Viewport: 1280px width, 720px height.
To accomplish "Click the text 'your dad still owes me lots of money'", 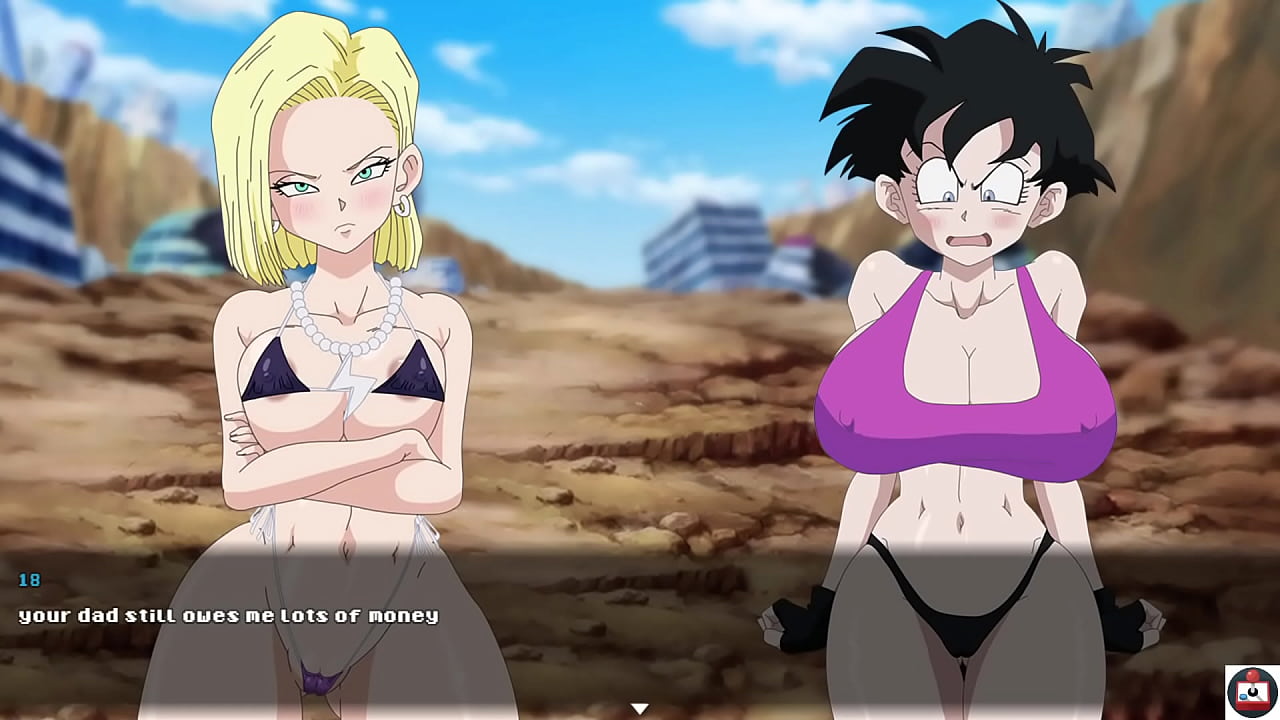I will point(228,616).
